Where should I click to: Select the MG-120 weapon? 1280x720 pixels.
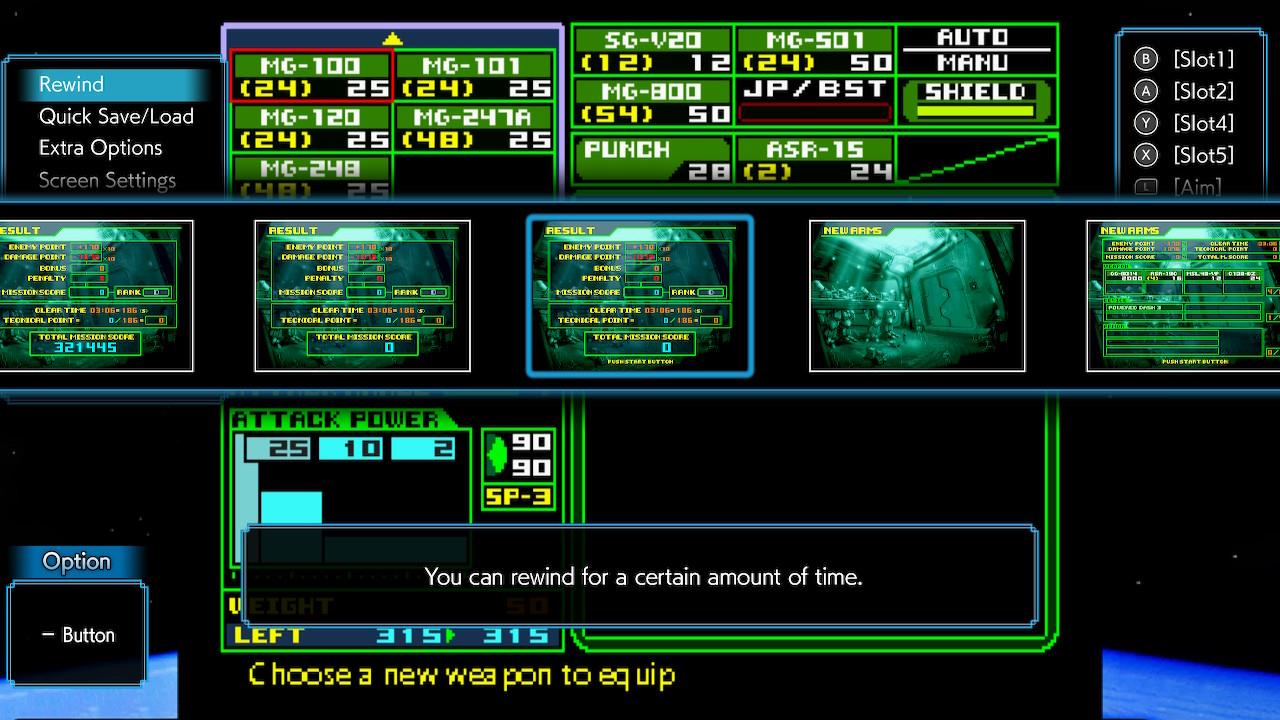[311, 128]
